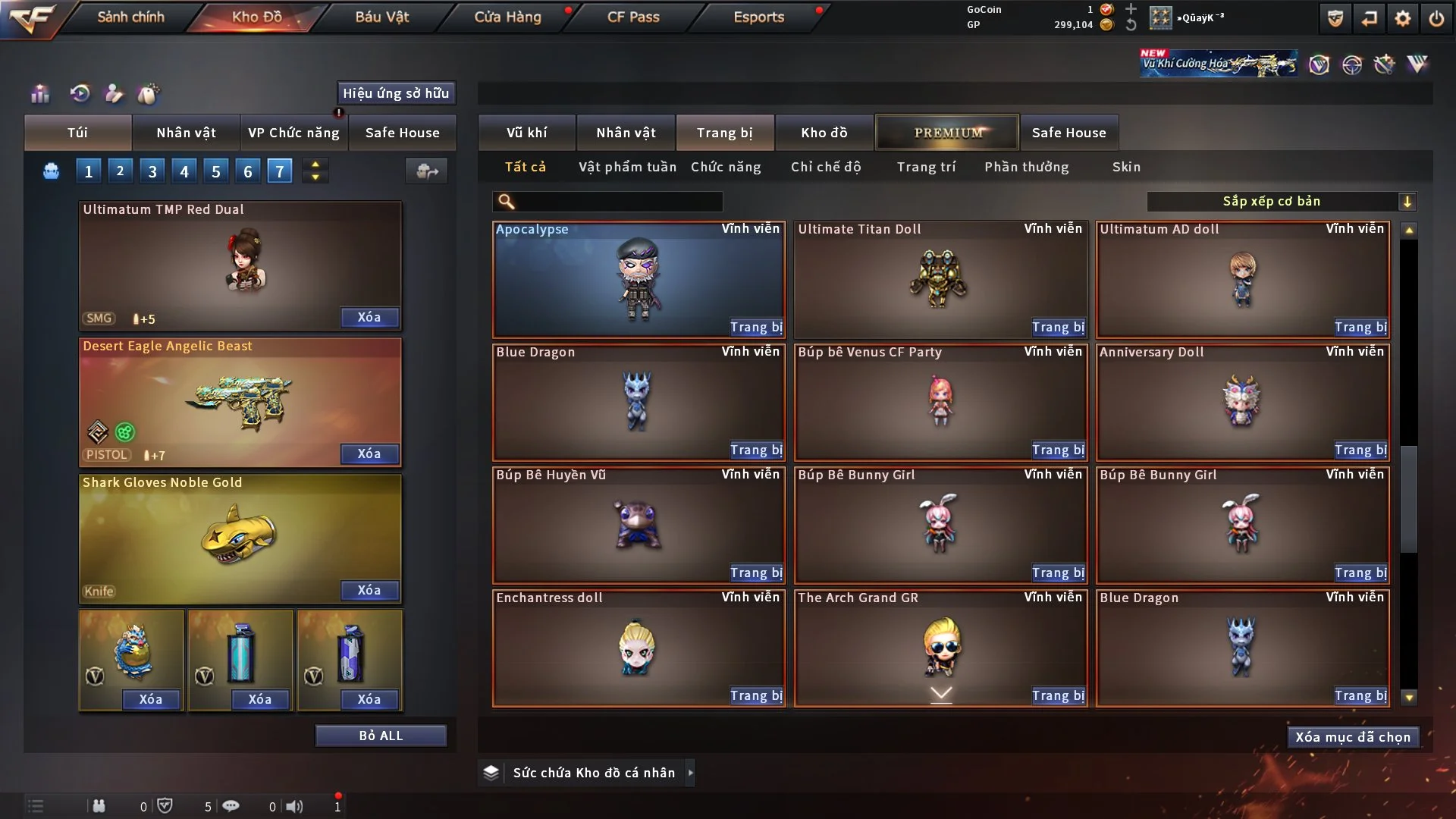Equip the Apocalypse doll
This screenshot has height=819, width=1456.
click(x=755, y=328)
